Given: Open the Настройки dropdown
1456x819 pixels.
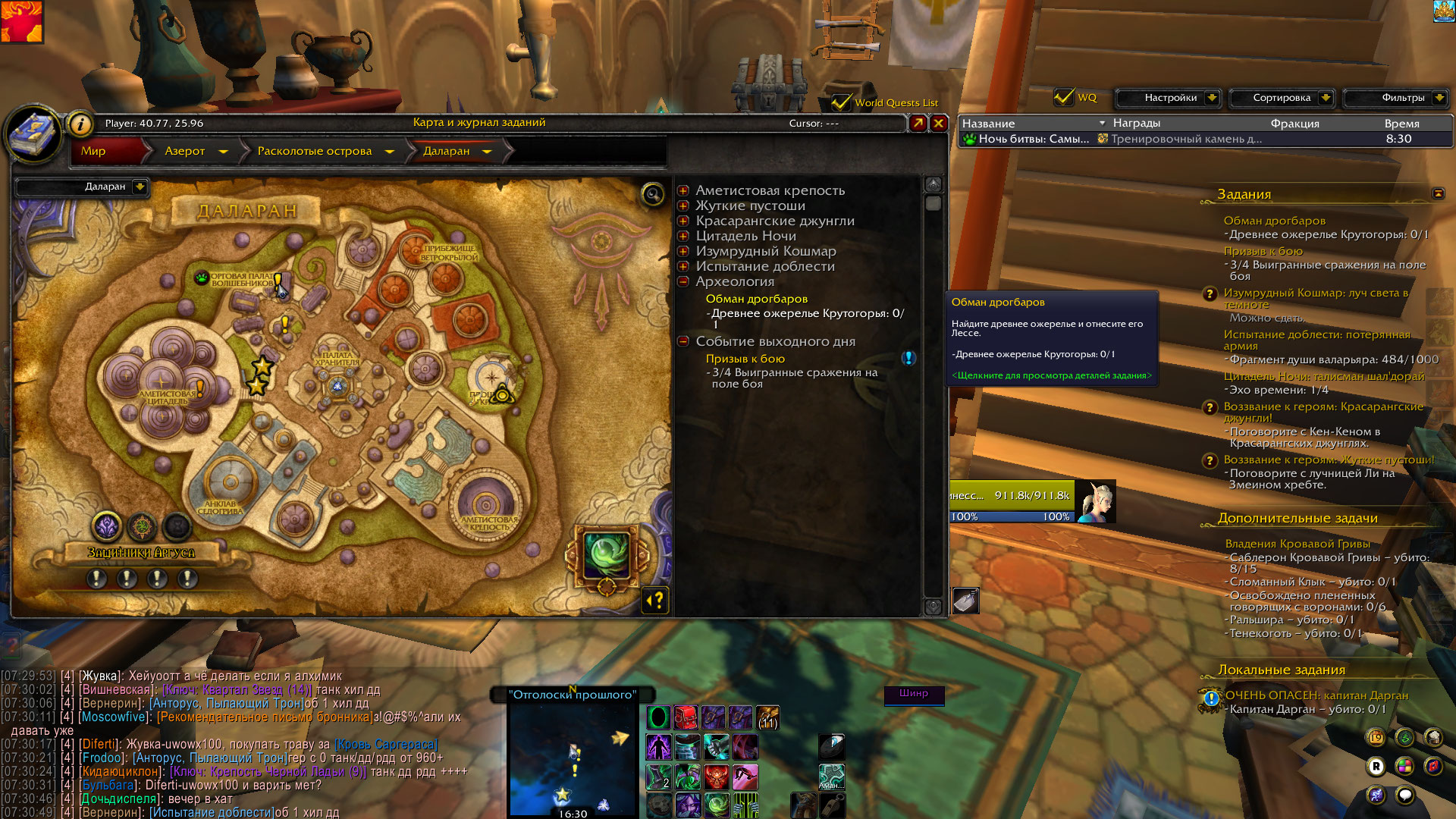Looking at the screenshot, I should [x=1211, y=98].
